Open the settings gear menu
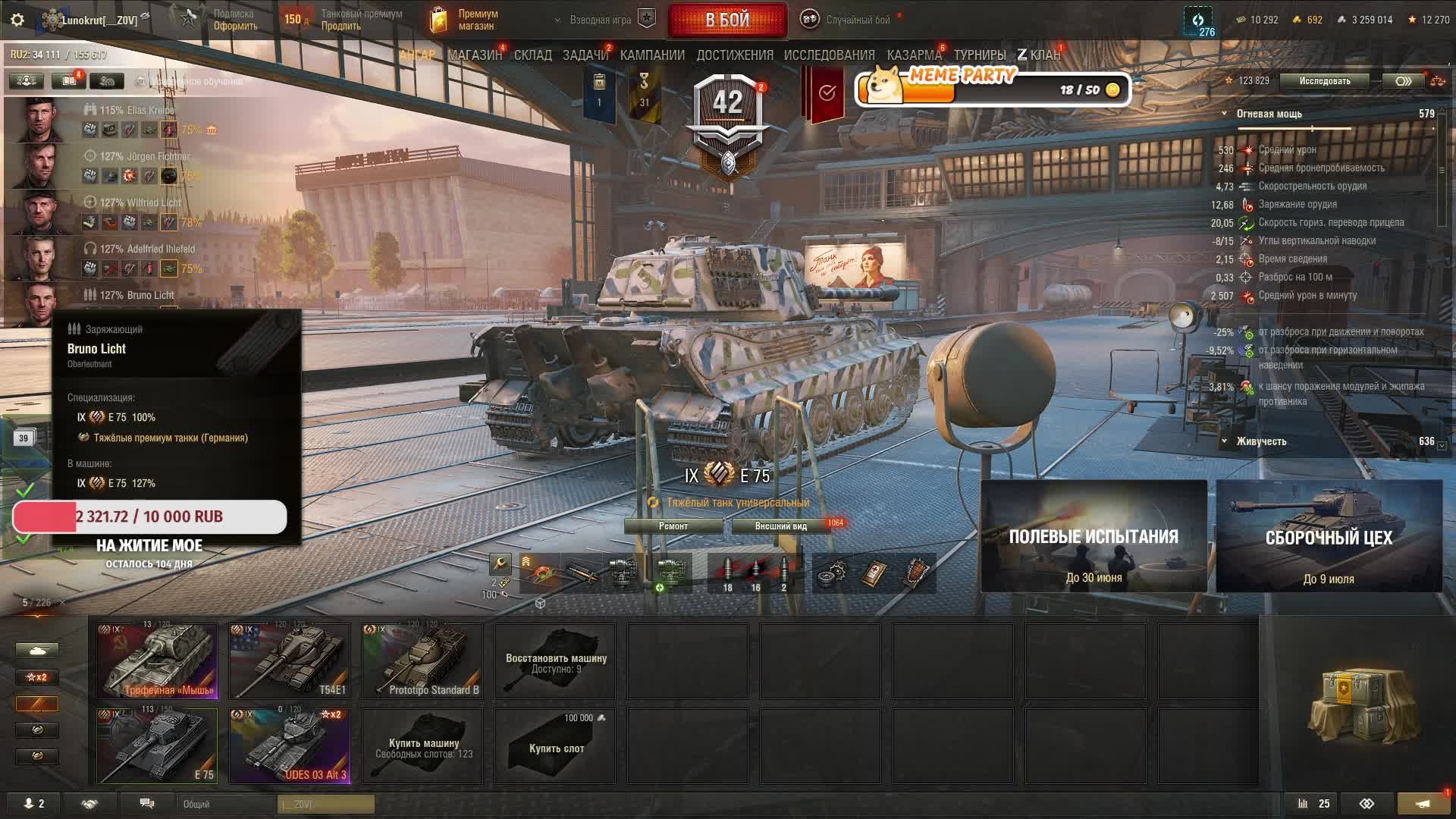 click(x=17, y=20)
